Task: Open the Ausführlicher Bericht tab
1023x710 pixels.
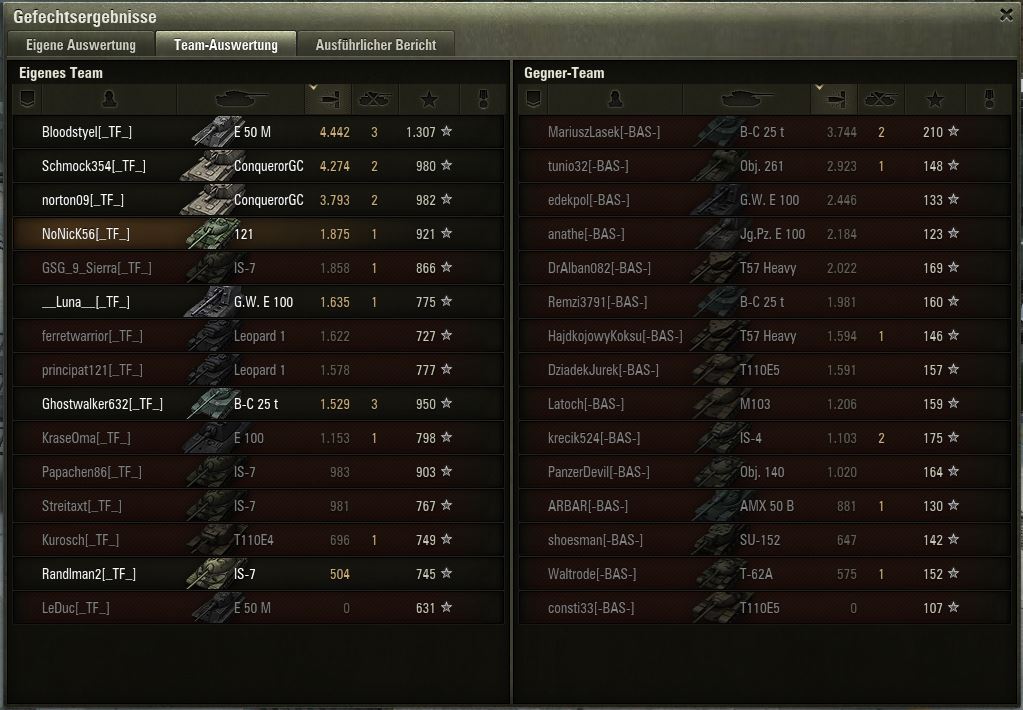Action: click(x=375, y=45)
